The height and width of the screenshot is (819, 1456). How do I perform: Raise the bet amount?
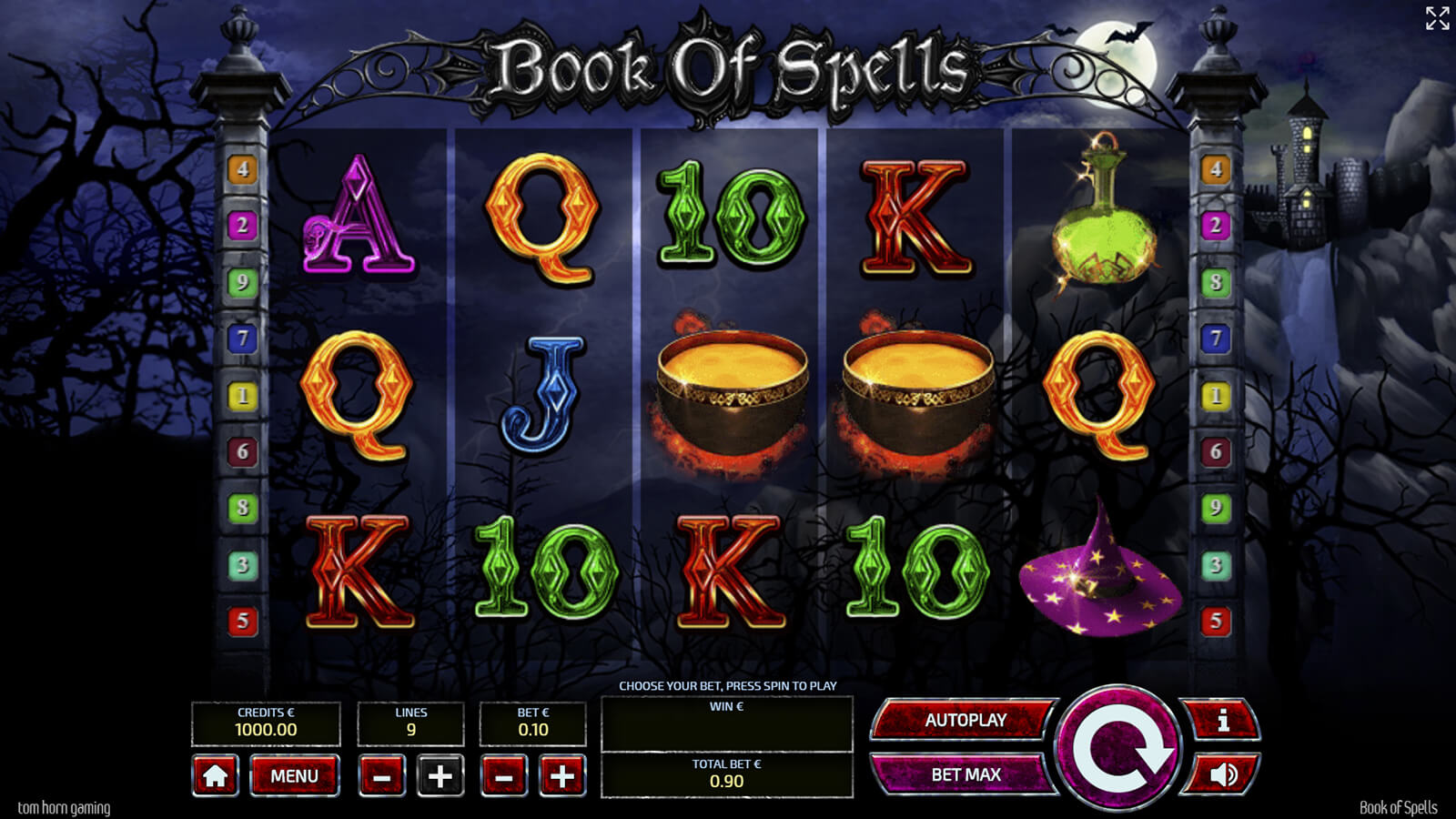pos(562,776)
